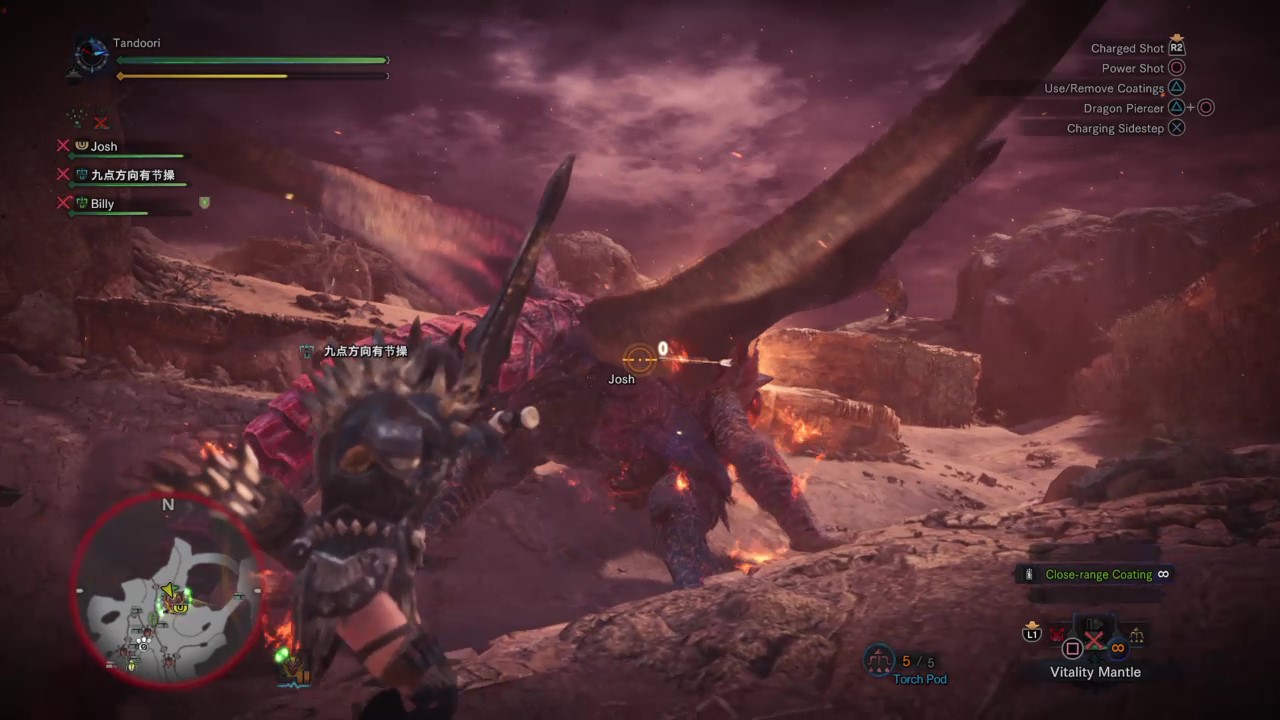Expand the item bar right infinity selector
The height and width of the screenshot is (720, 1280).
coord(1117,648)
